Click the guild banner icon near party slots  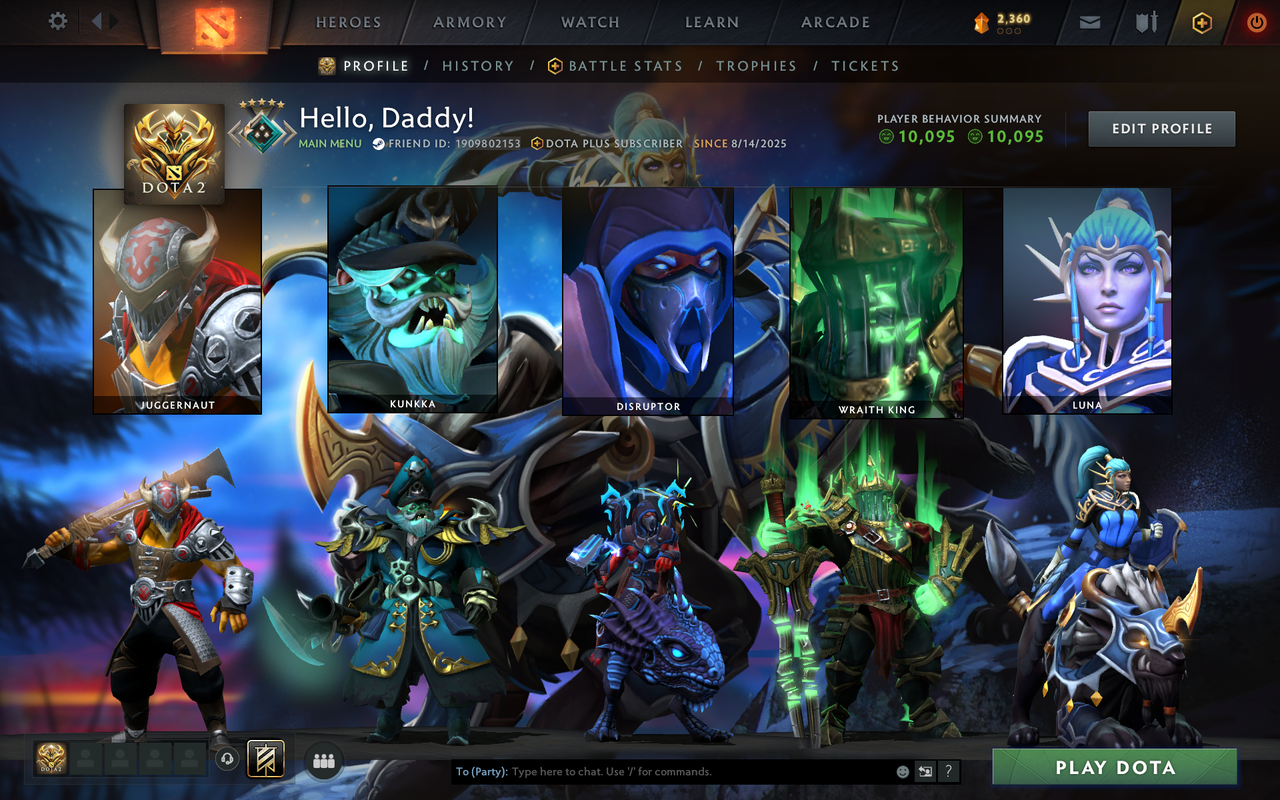[264, 758]
